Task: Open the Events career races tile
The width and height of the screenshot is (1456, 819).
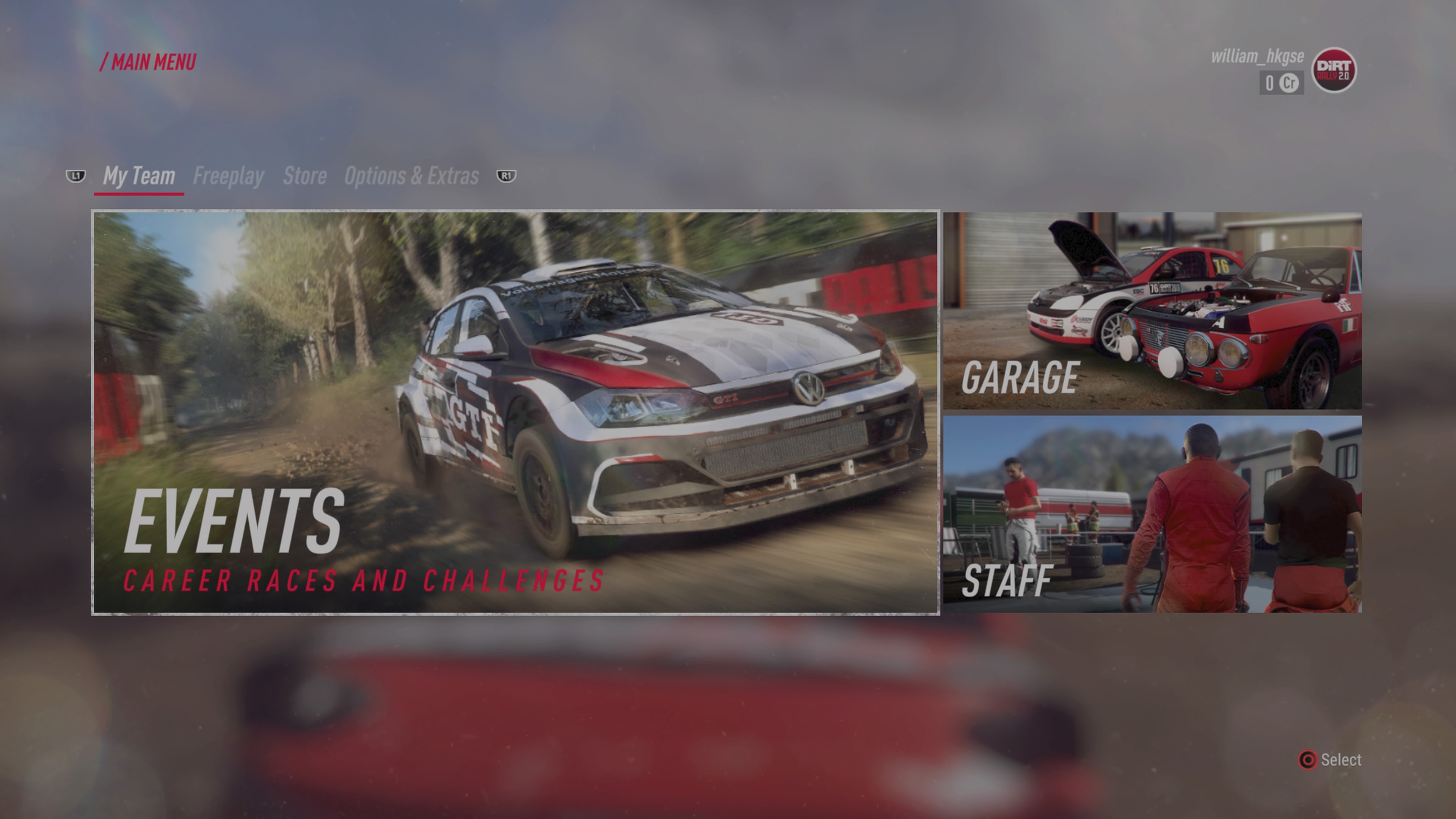Action: tap(516, 413)
